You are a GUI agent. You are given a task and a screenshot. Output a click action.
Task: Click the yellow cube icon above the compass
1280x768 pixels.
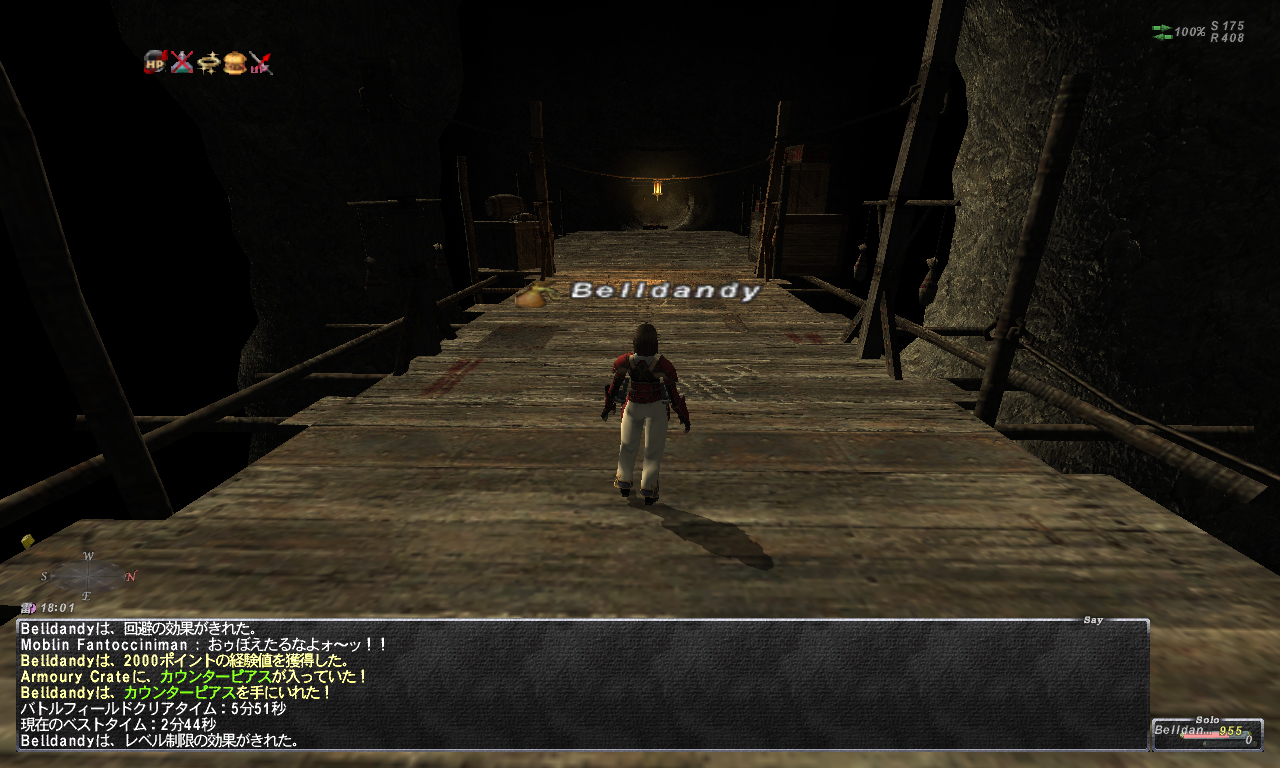tap(28, 542)
